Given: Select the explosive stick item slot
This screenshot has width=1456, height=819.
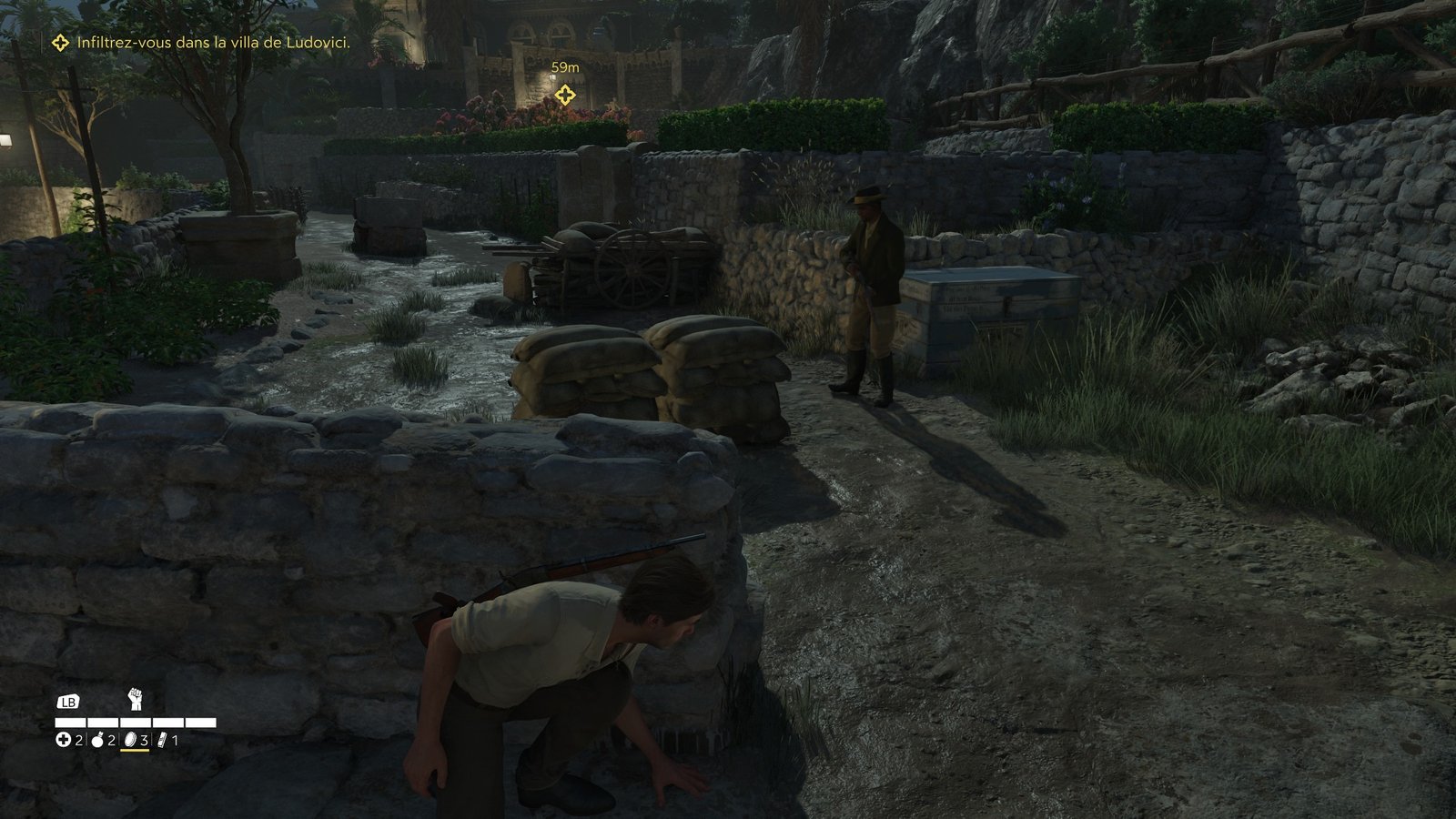Looking at the screenshot, I should click(163, 741).
